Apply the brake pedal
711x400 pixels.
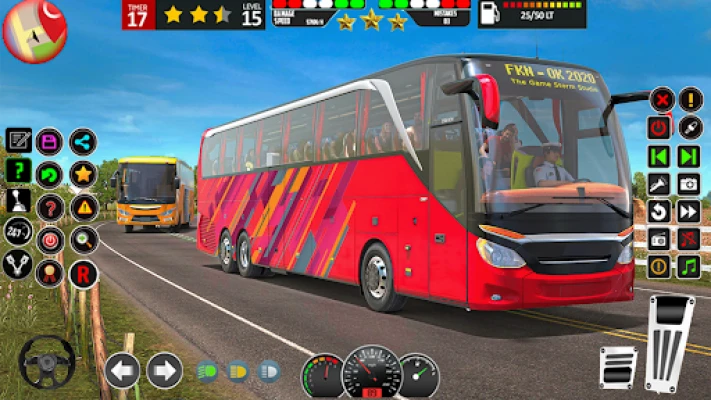[617, 367]
